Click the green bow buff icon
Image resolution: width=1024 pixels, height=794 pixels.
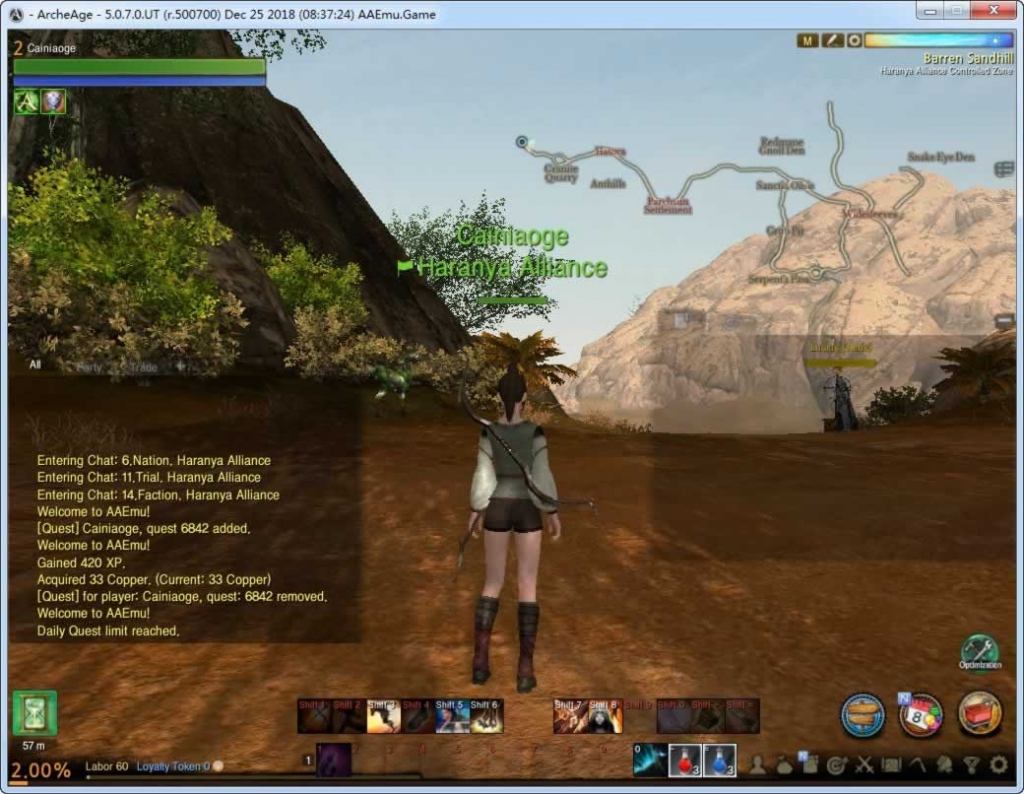(26, 101)
